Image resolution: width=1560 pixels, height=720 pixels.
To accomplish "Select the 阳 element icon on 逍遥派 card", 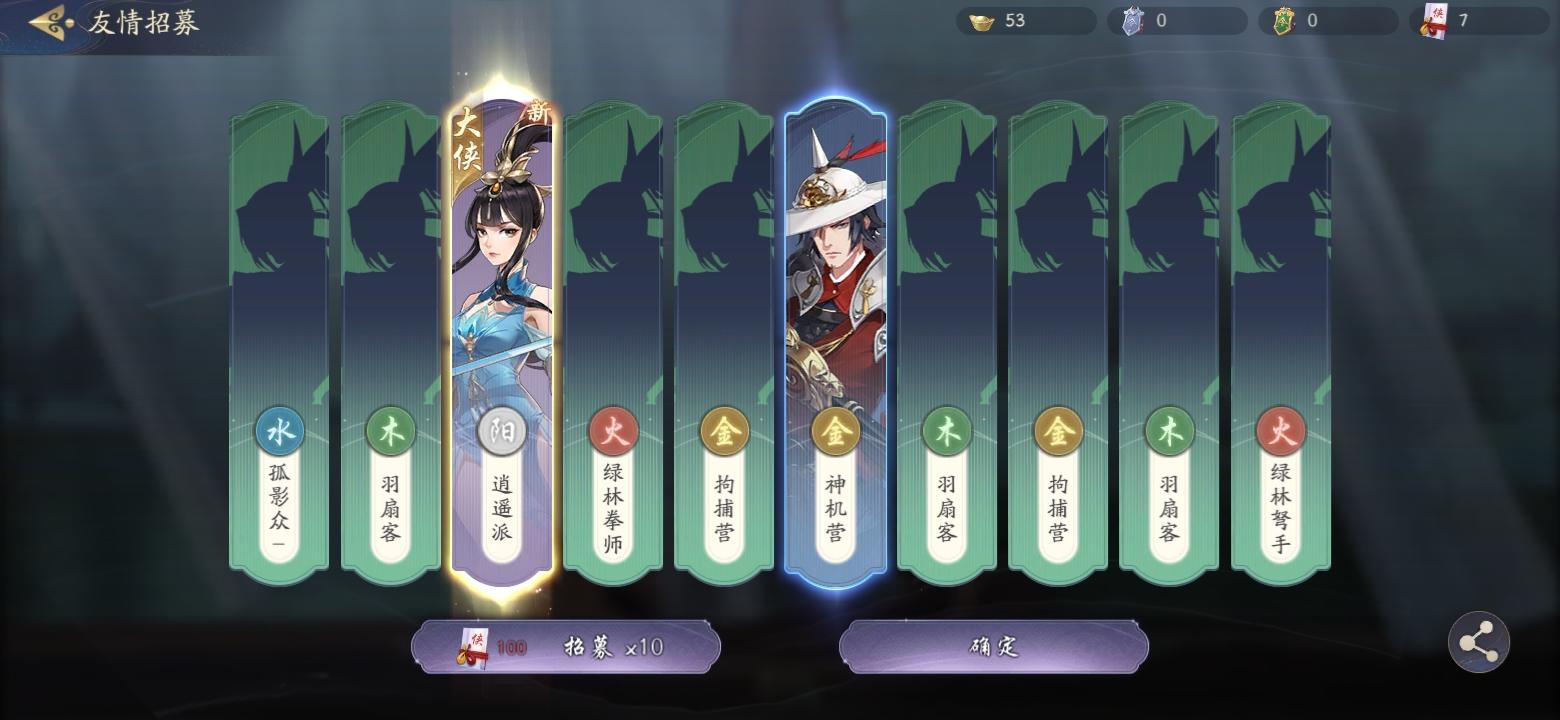I will pyautogui.click(x=502, y=430).
